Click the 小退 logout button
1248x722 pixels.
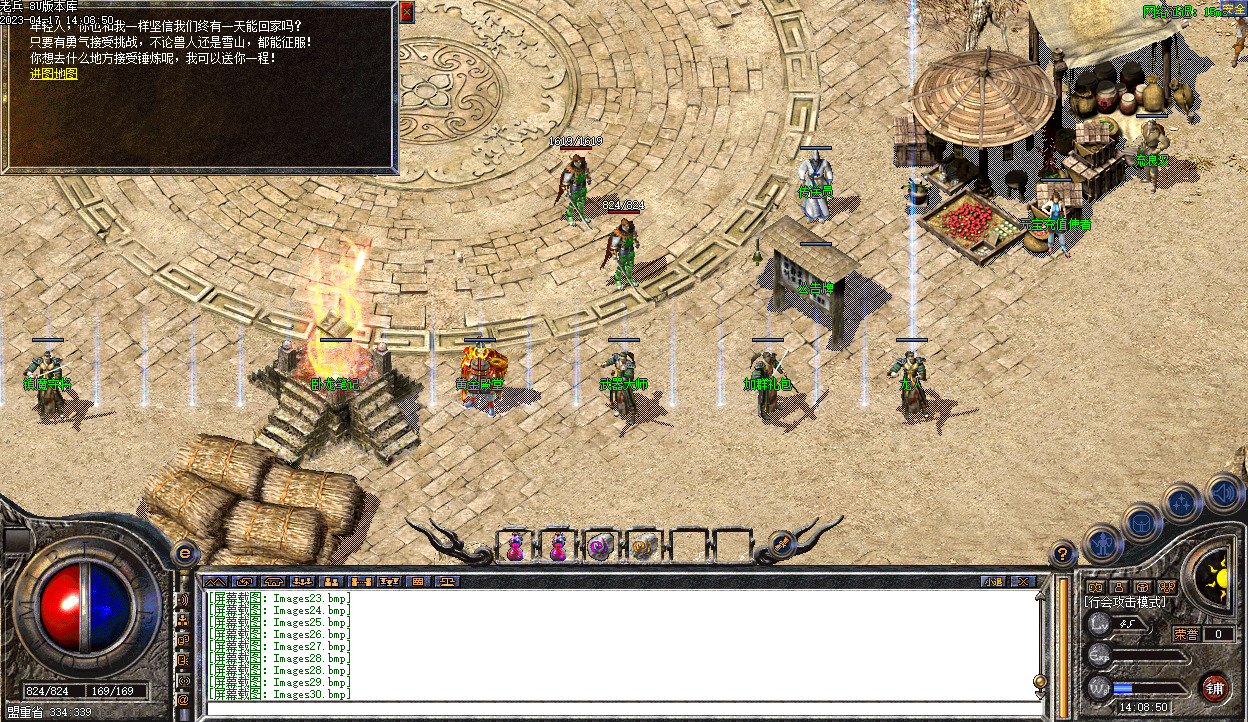992,581
